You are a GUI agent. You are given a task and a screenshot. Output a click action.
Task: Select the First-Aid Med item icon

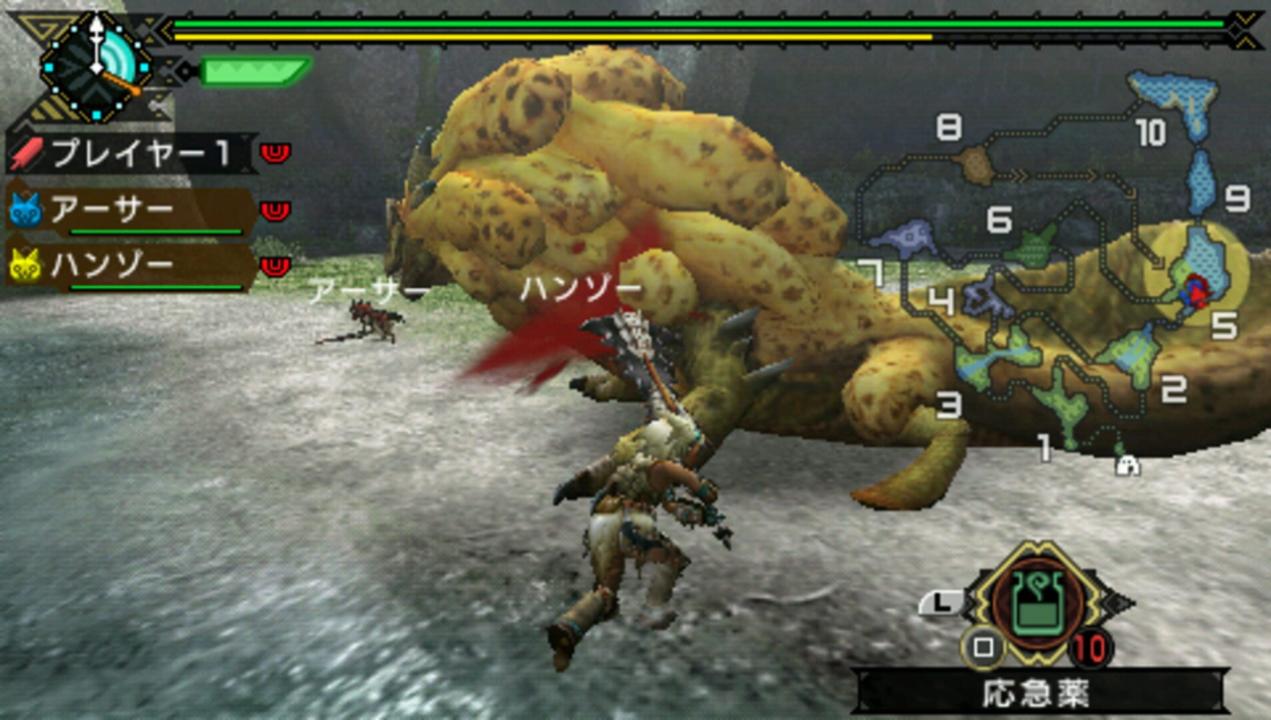pyautogui.click(x=1038, y=604)
